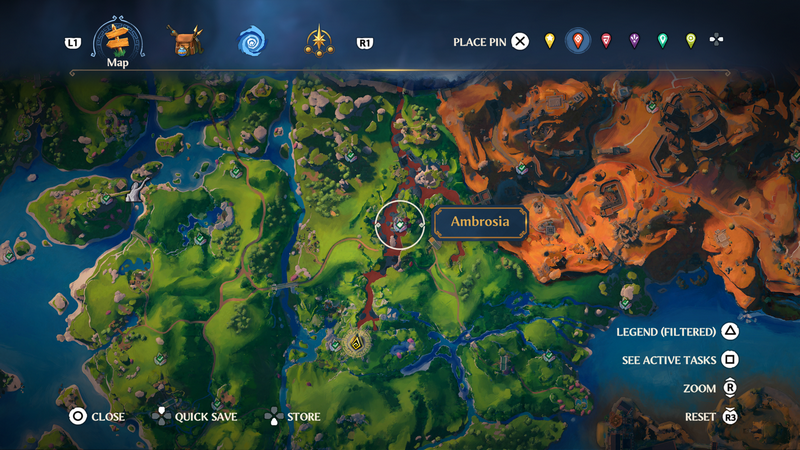
Task: Choose the yellow map pin
Action: click(x=549, y=41)
